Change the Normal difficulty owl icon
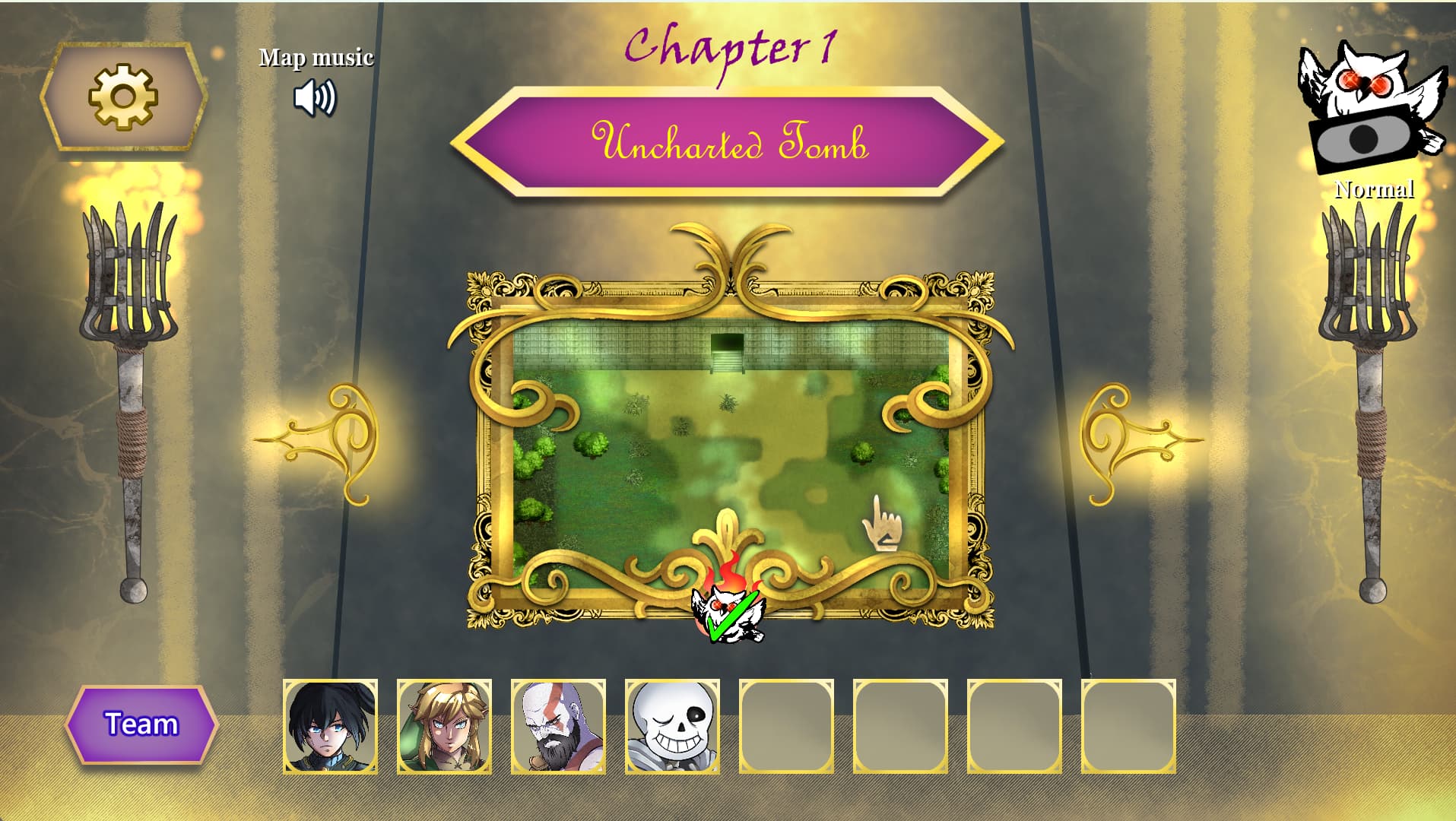 click(x=1372, y=106)
